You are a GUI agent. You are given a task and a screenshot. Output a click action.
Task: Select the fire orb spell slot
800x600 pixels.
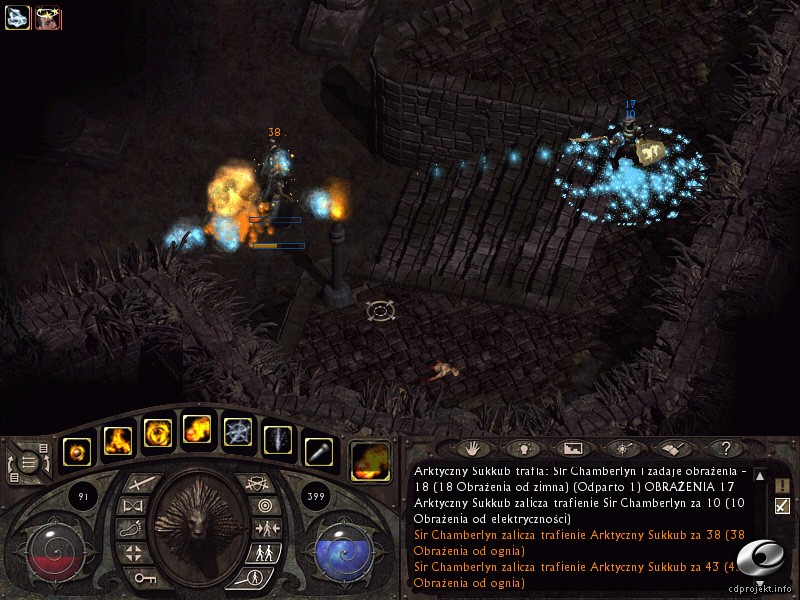tap(77, 452)
